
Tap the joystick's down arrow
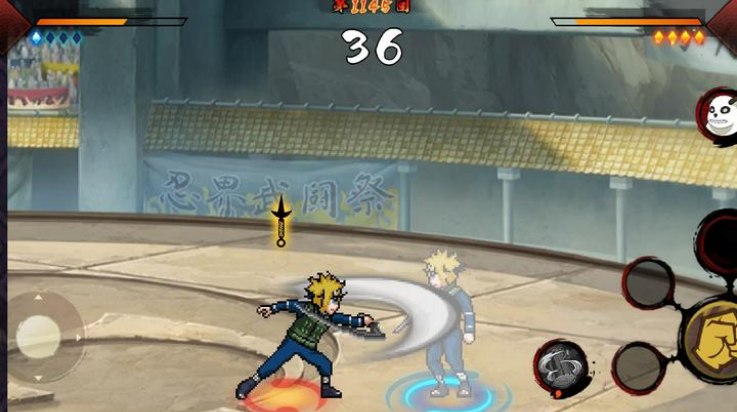pos(40,378)
